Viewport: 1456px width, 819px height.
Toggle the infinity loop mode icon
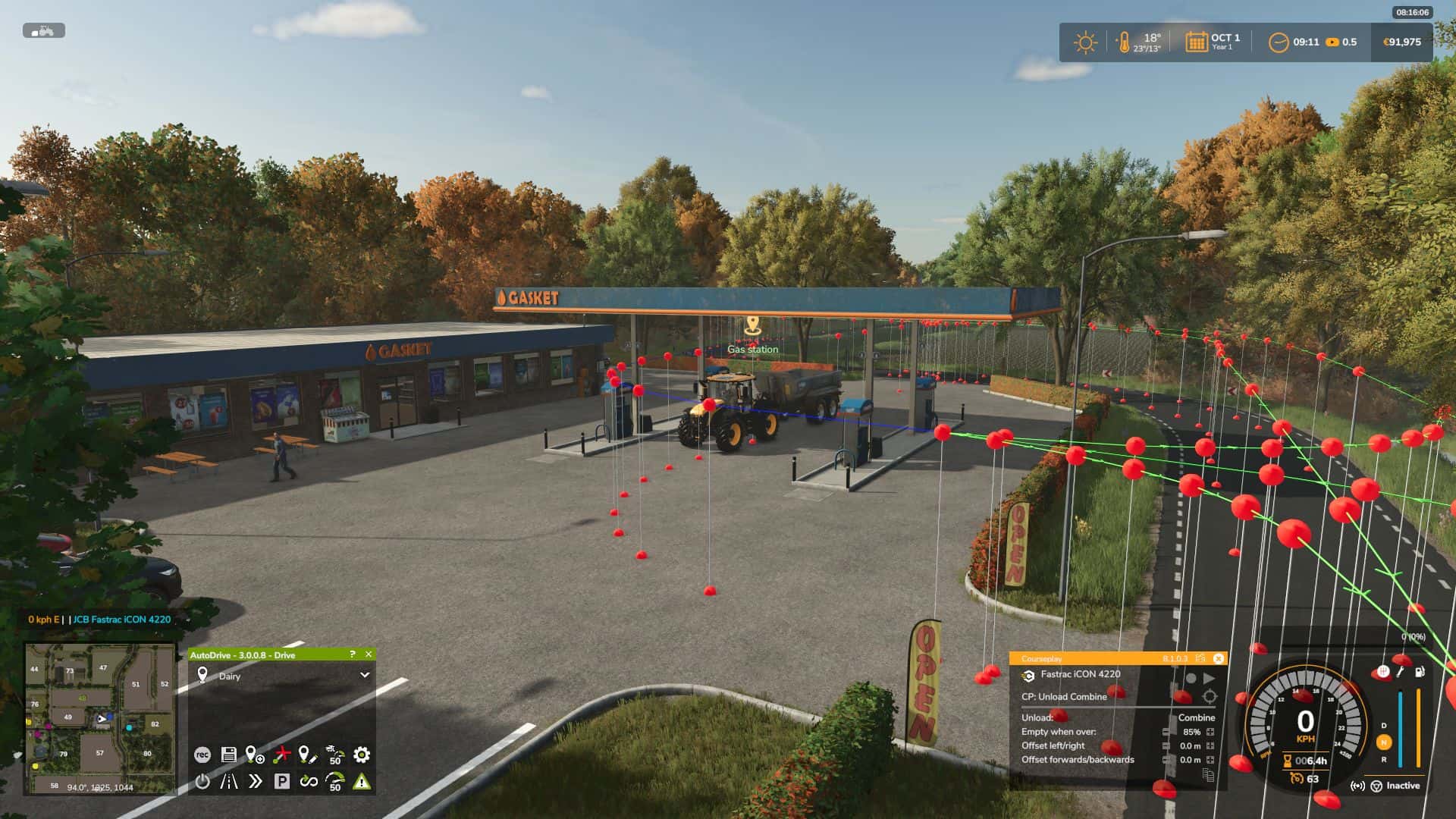(308, 781)
